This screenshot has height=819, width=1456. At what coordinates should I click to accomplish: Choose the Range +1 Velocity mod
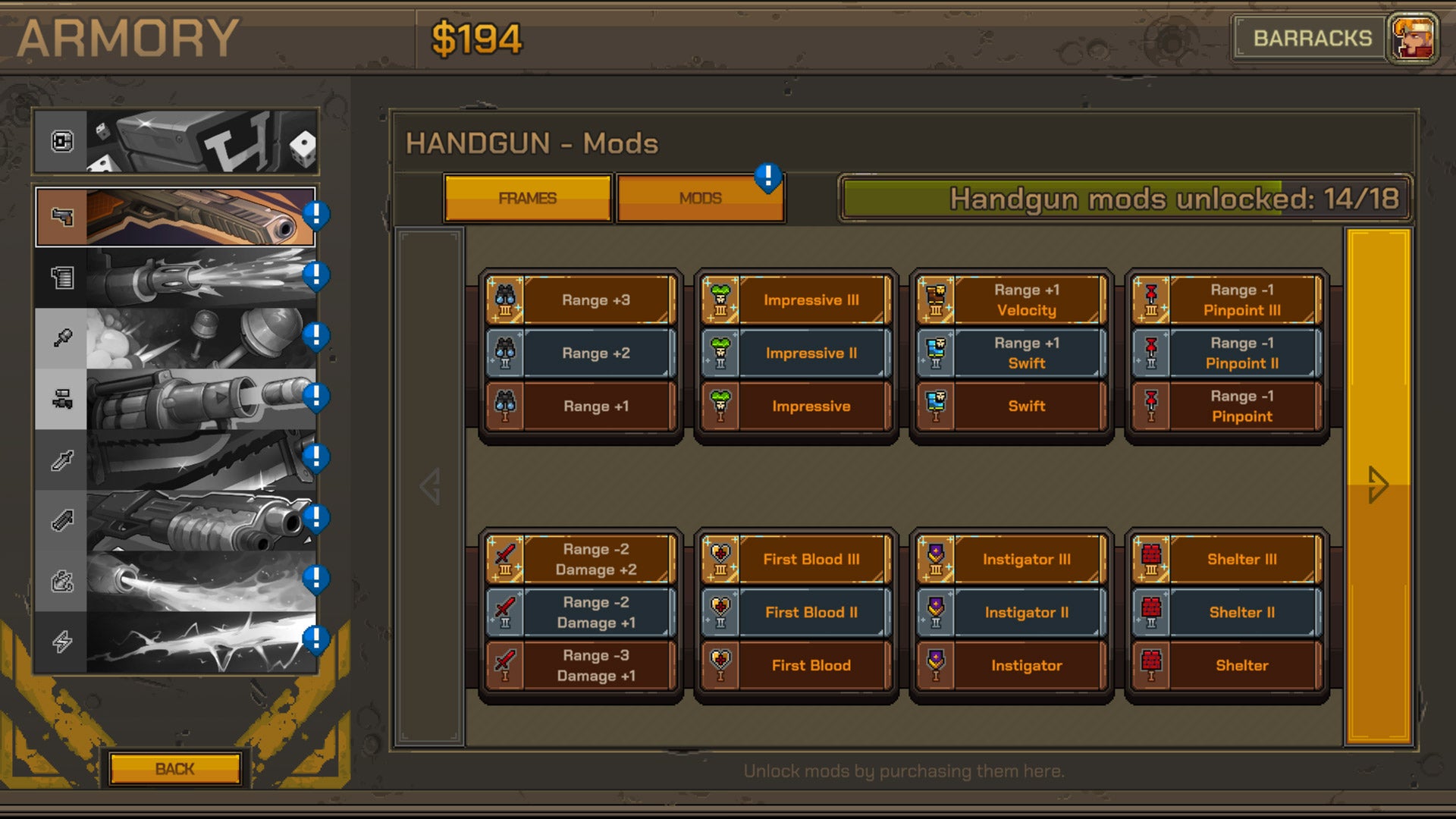point(1012,300)
